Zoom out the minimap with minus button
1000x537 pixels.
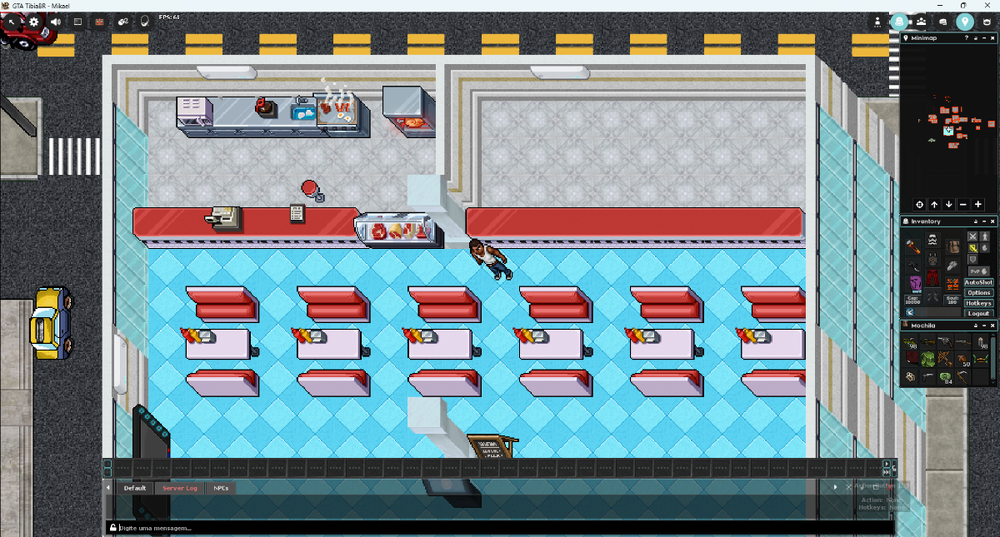[x=964, y=204]
